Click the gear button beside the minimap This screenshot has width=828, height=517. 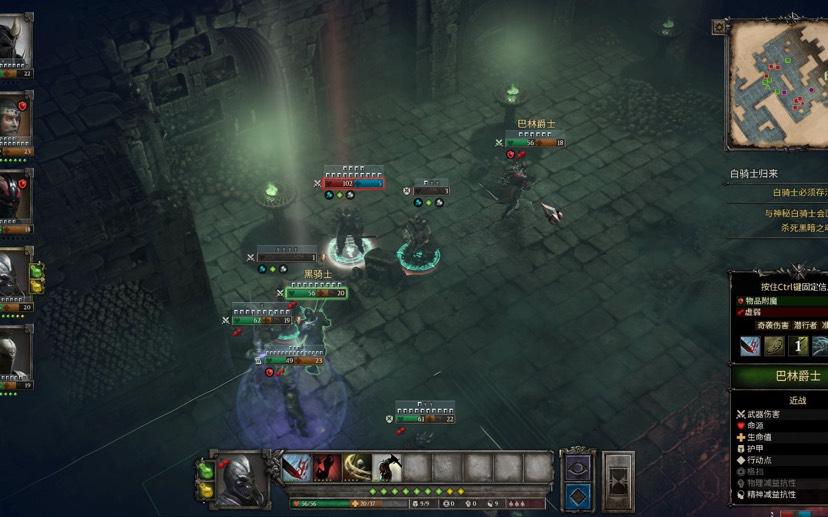pyautogui.click(x=719, y=27)
